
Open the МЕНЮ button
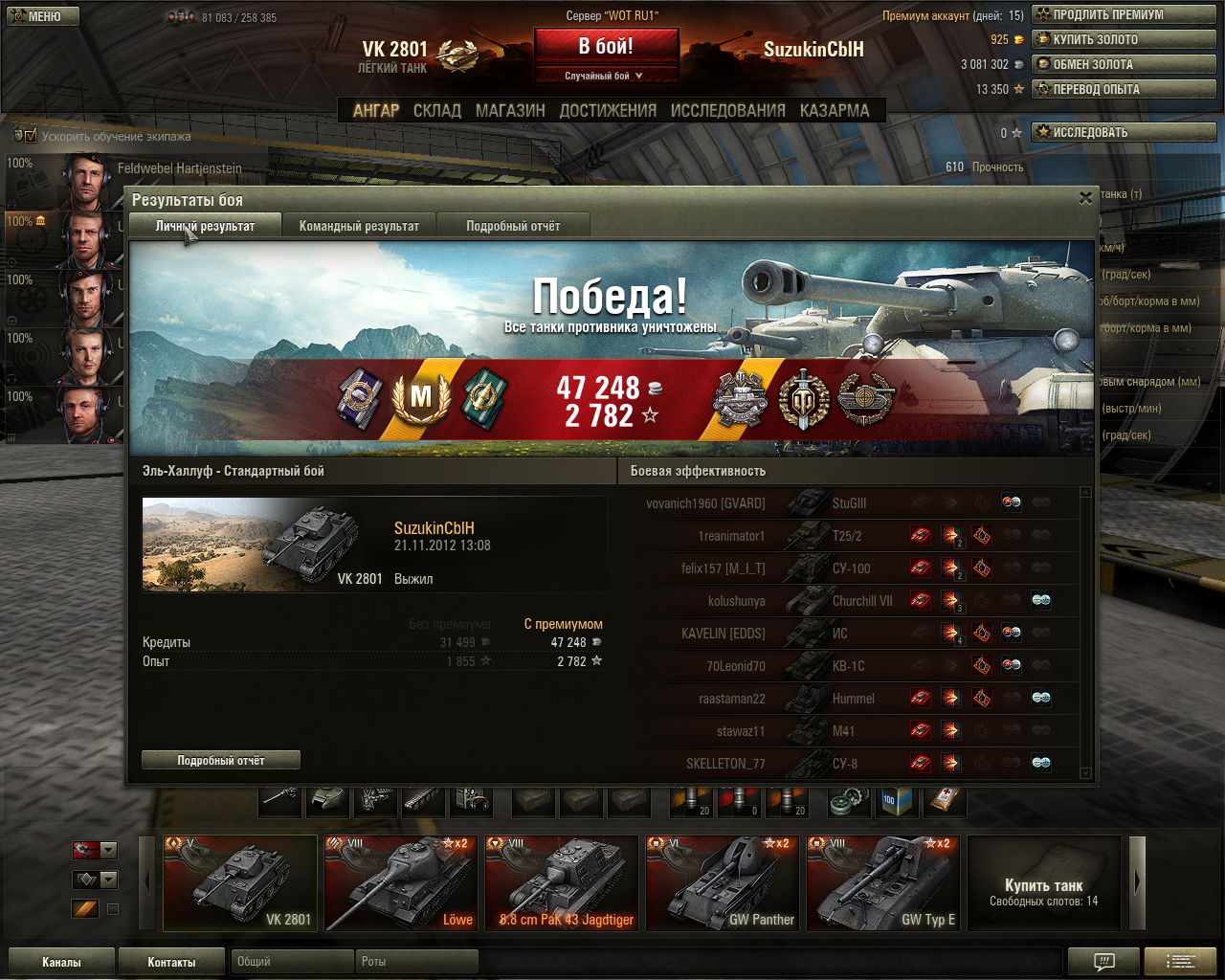point(43,16)
